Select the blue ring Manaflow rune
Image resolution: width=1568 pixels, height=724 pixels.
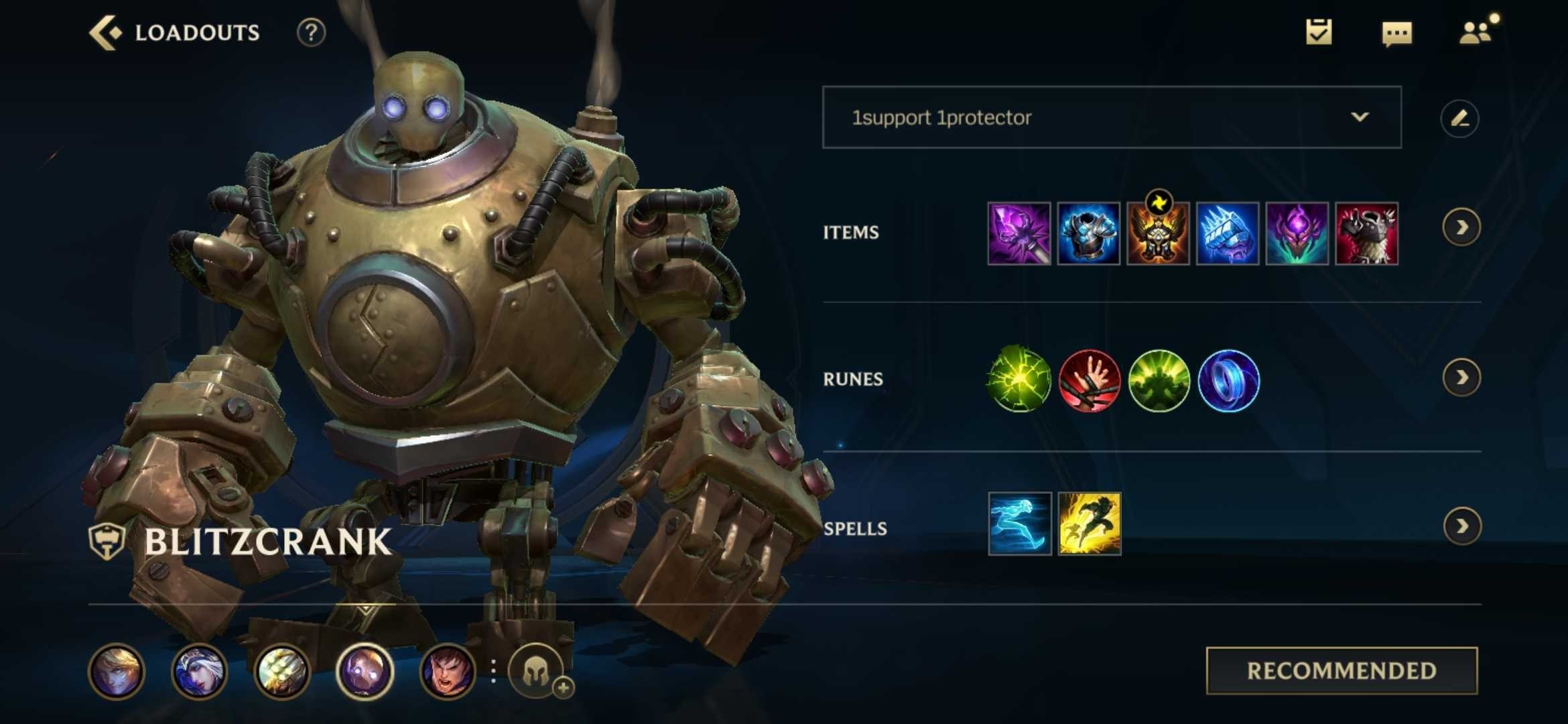[1228, 381]
